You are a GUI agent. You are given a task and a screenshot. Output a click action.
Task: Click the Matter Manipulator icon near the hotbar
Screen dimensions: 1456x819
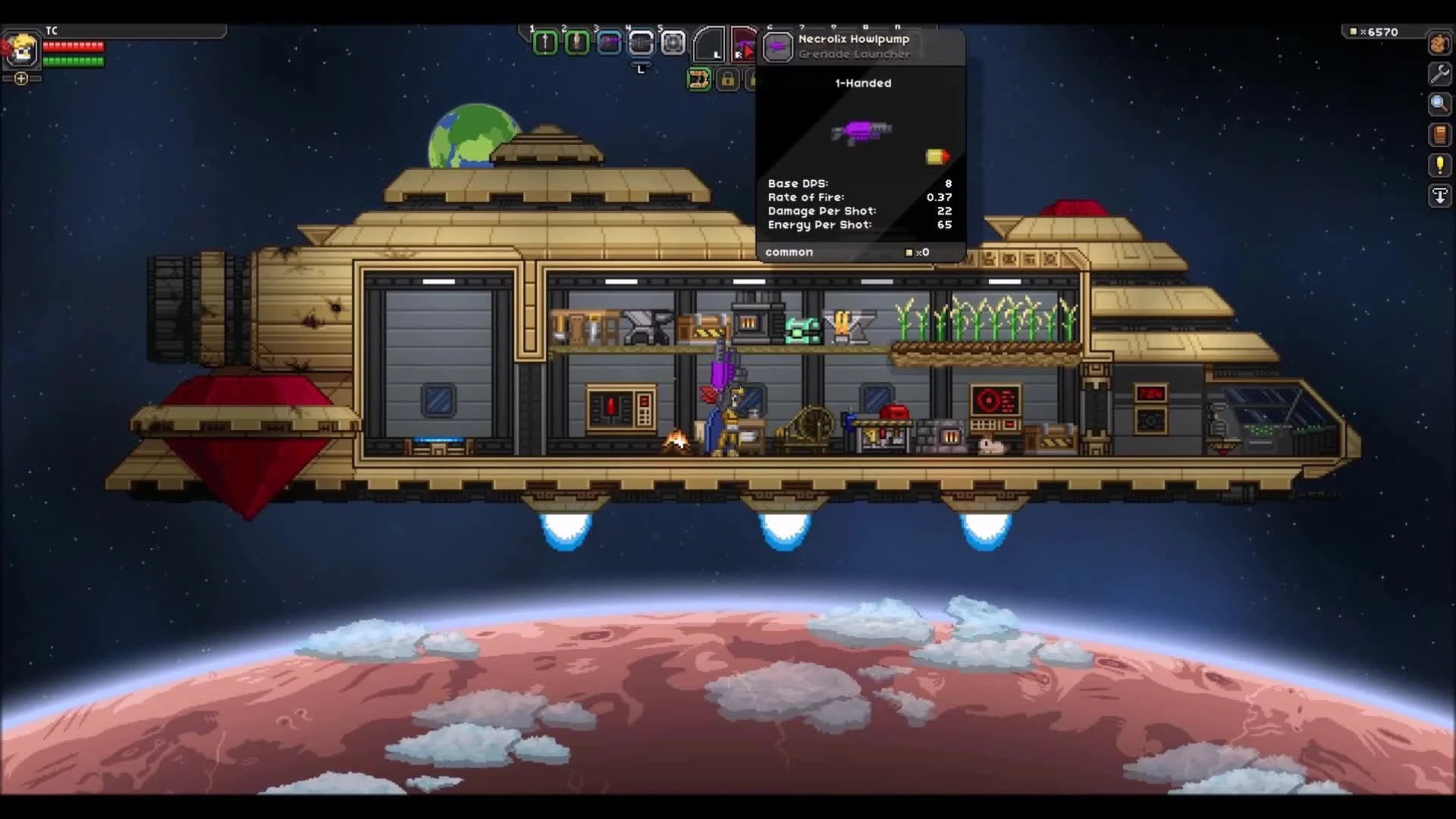699,79
